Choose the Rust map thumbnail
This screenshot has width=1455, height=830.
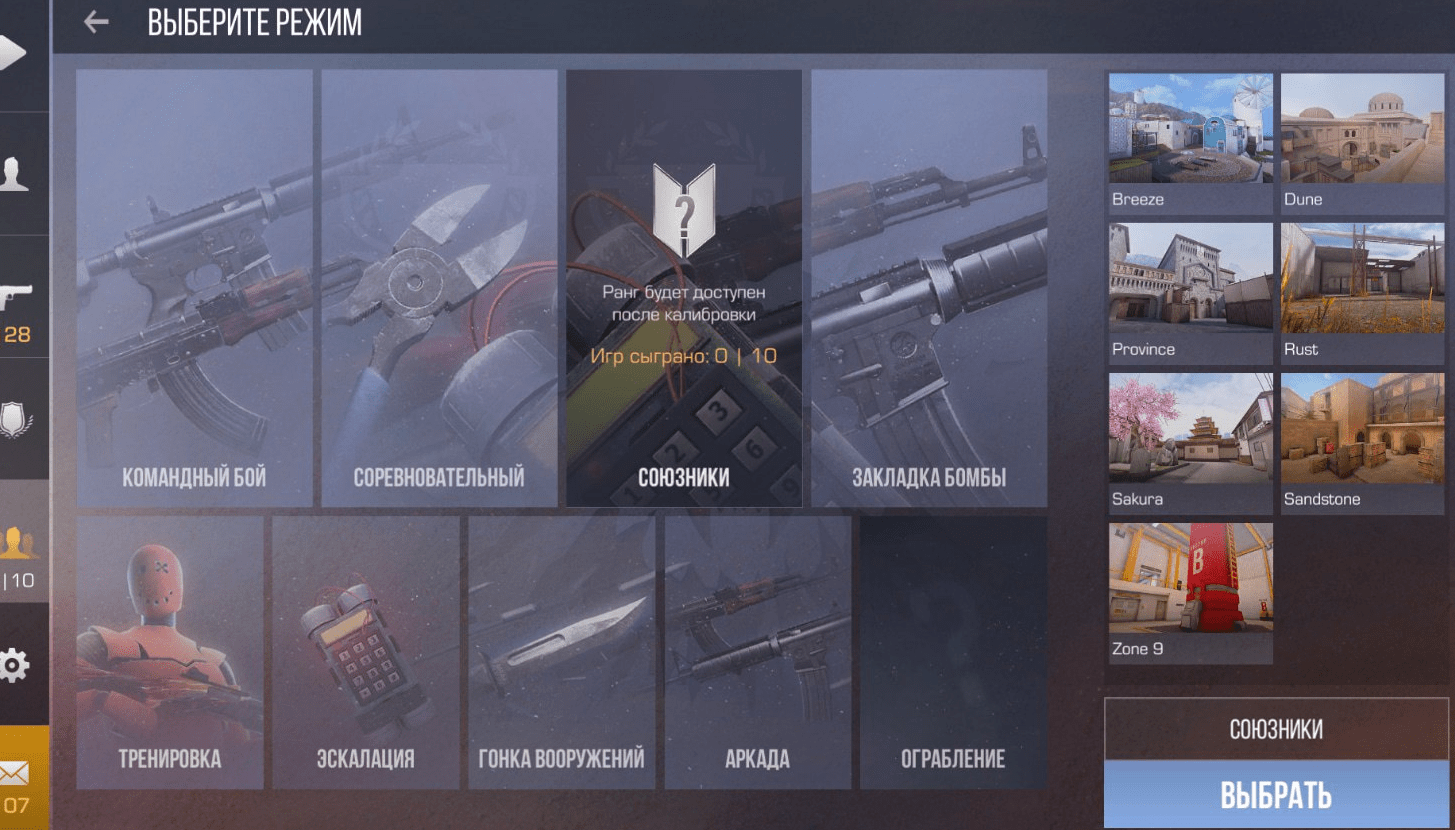tap(1362, 291)
